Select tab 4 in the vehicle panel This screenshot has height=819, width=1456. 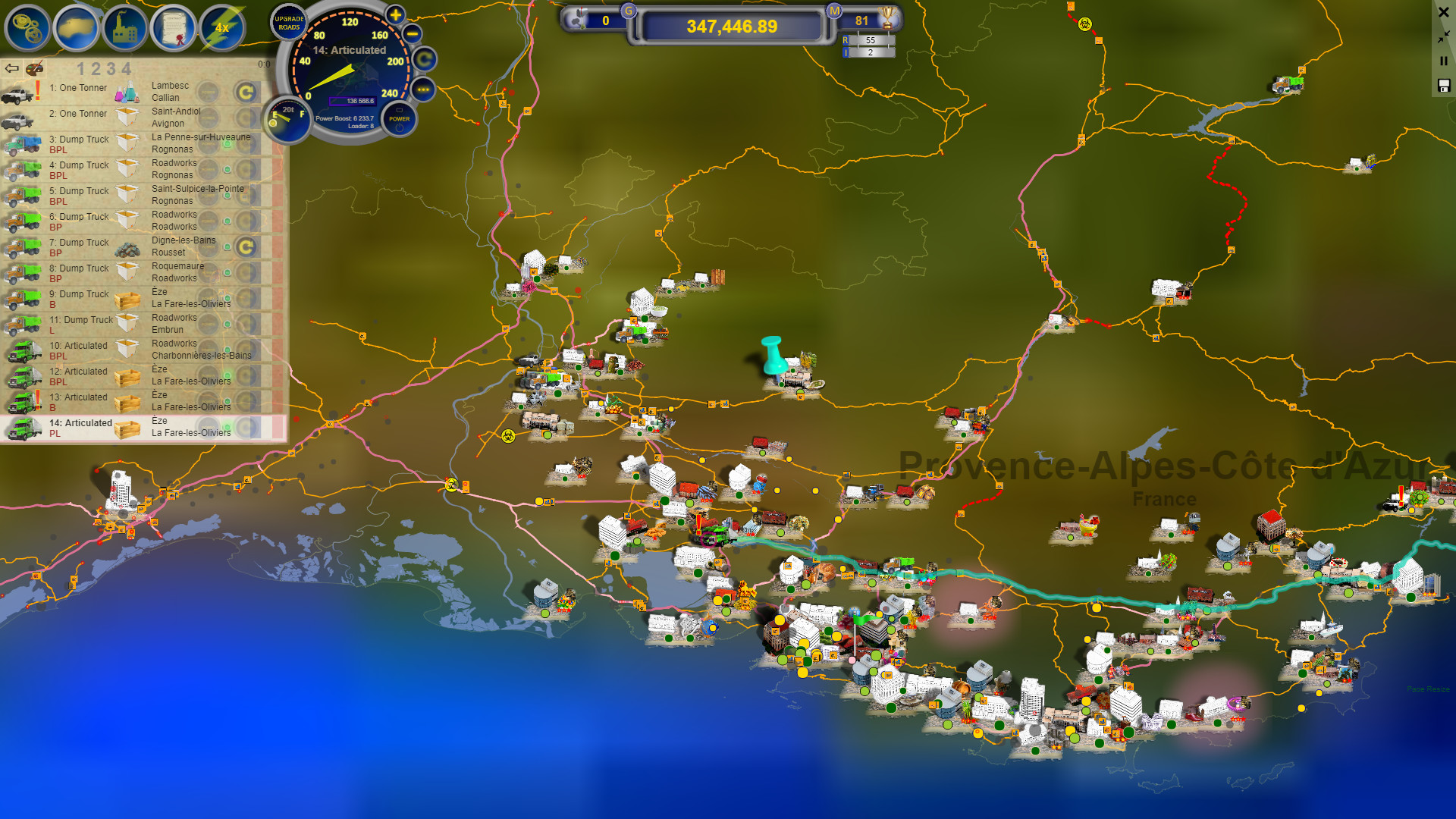coord(126,69)
